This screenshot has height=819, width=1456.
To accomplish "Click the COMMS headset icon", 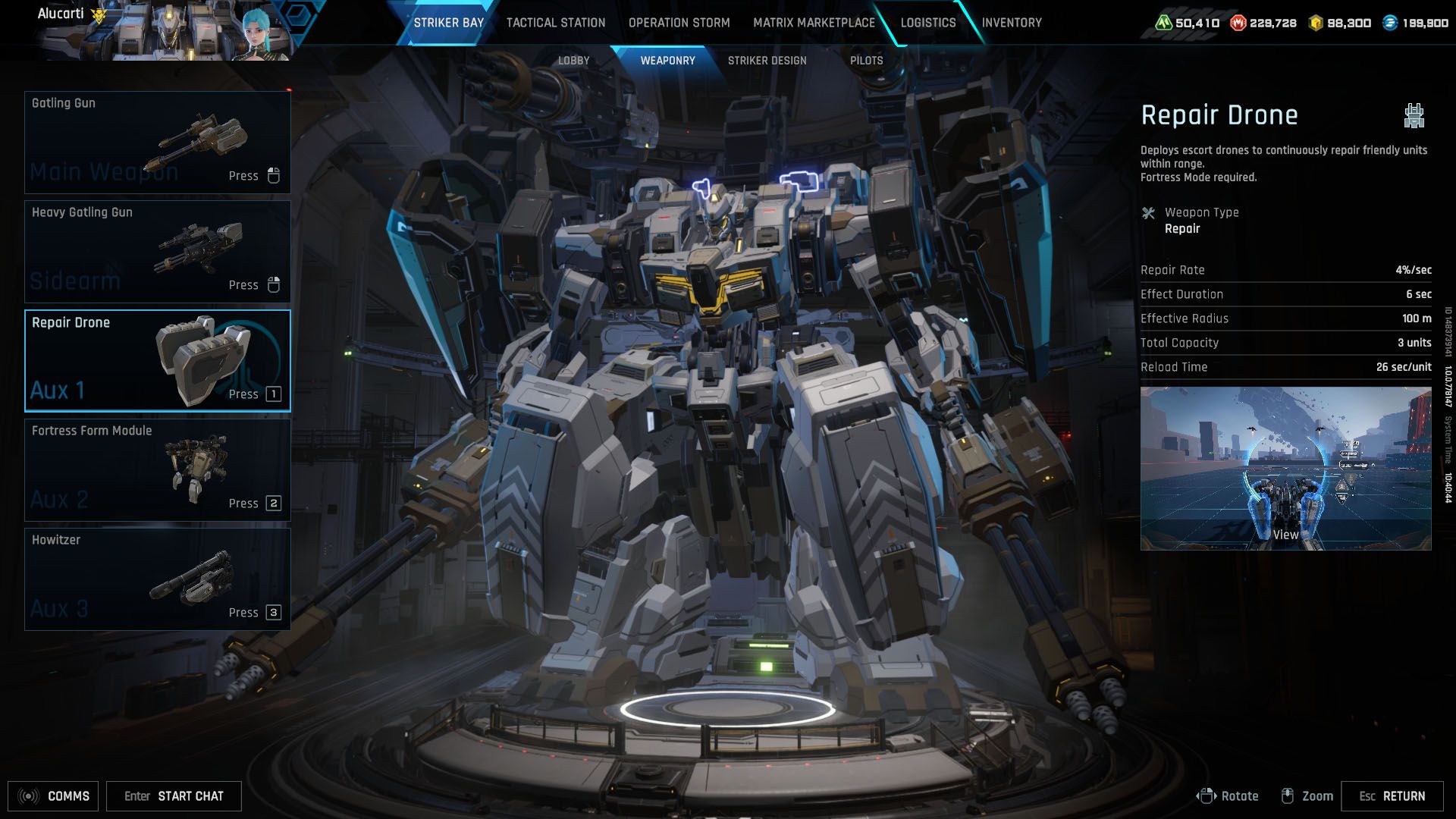I will (x=29, y=795).
